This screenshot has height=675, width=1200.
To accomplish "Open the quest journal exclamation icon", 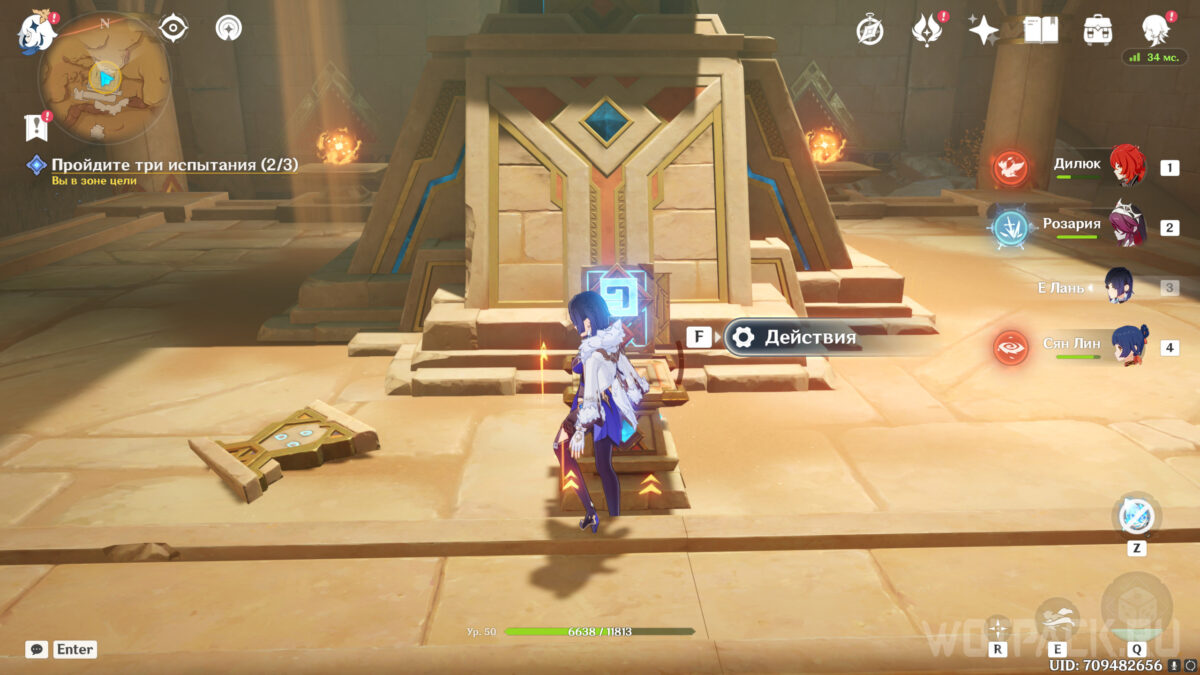I will [36, 126].
